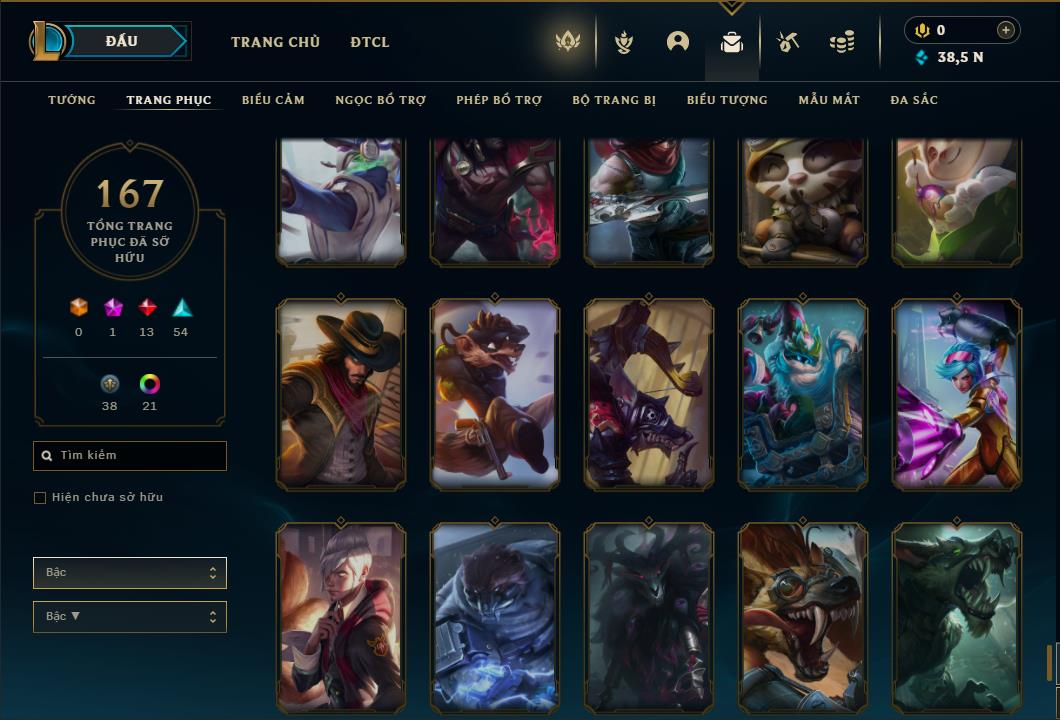
Task: Switch to the TƯỚNG tab
Action: click(x=72, y=100)
